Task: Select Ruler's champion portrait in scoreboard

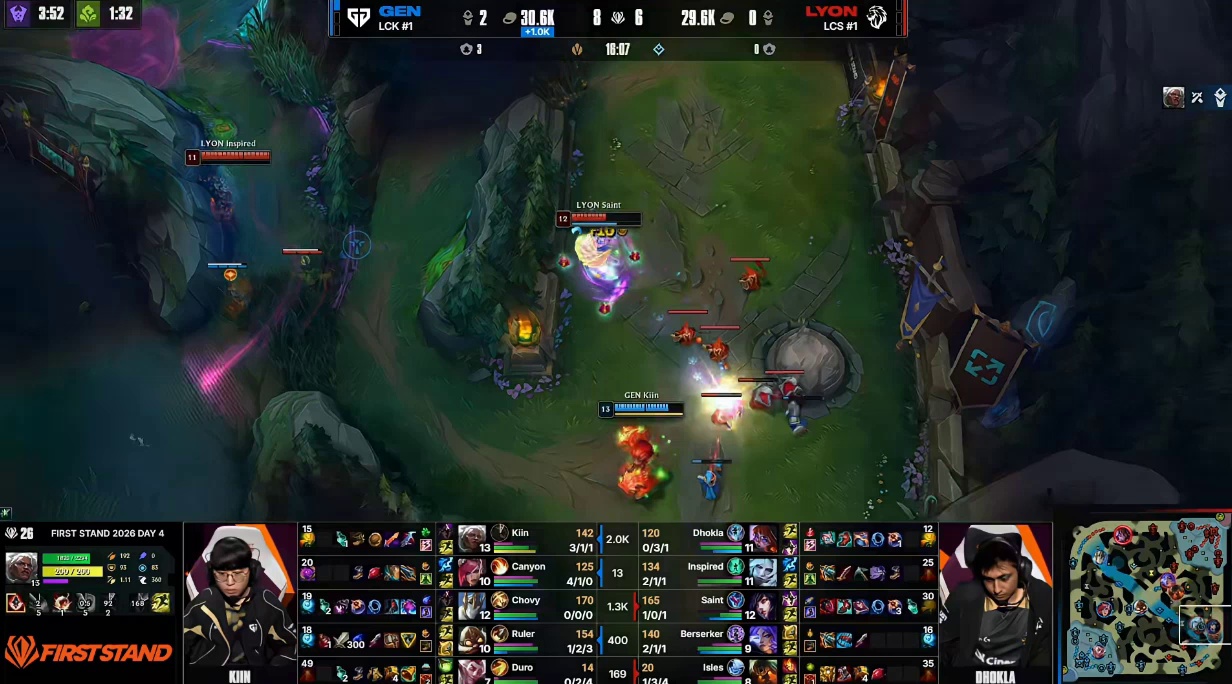Action: (472, 639)
